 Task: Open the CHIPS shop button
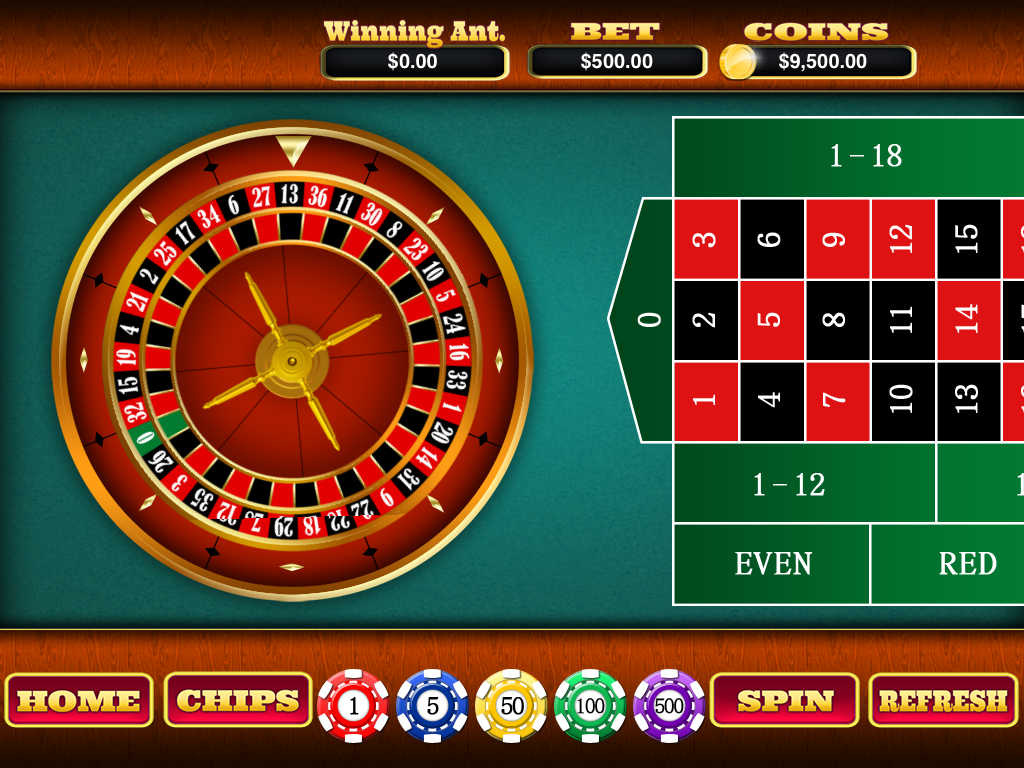(238, 700)
